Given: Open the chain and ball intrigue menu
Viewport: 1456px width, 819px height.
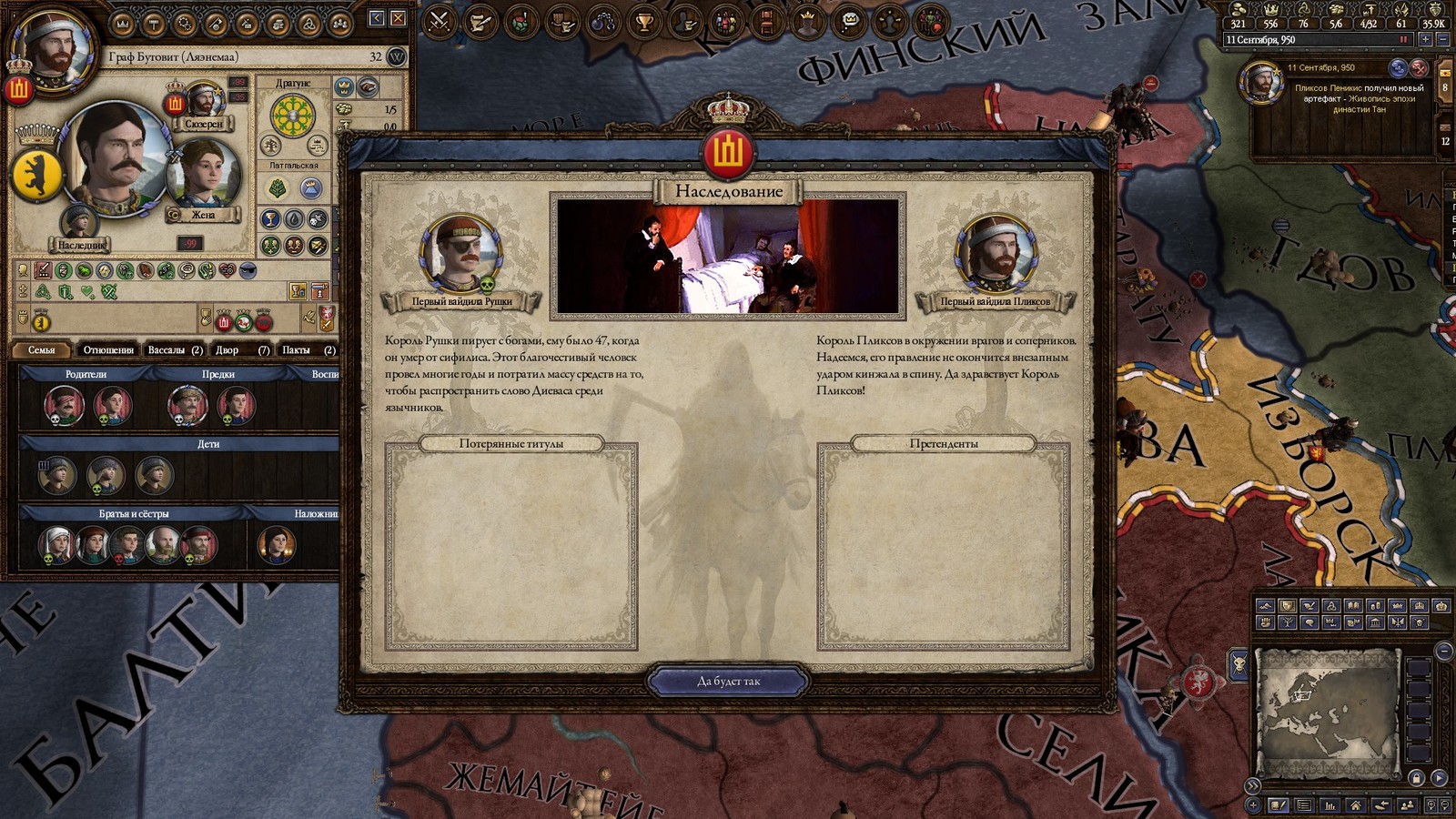Looking at the screenshot, I should pyautogui.click(x=603, y=20).
